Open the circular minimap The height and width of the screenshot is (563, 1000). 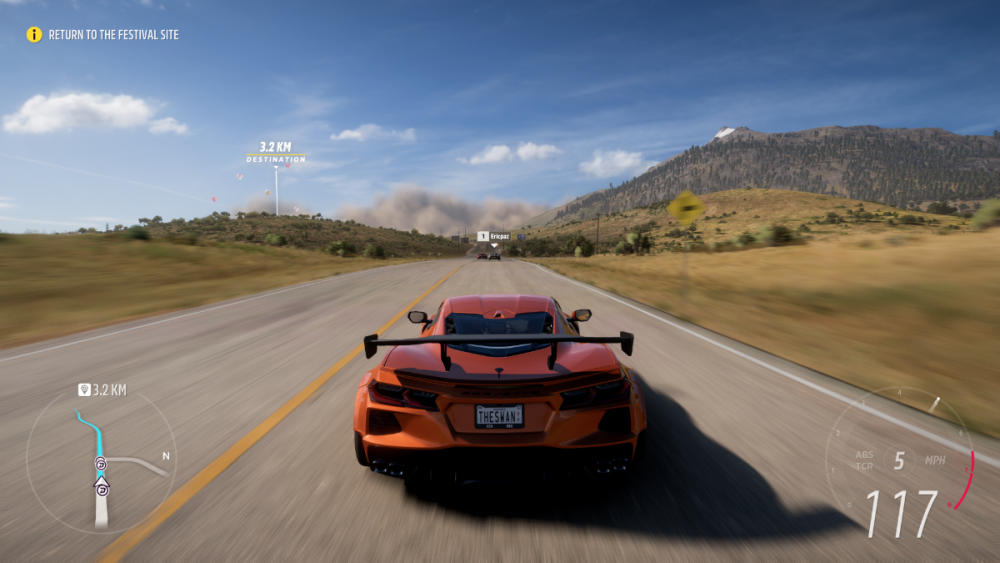click(x=101, y=461)
